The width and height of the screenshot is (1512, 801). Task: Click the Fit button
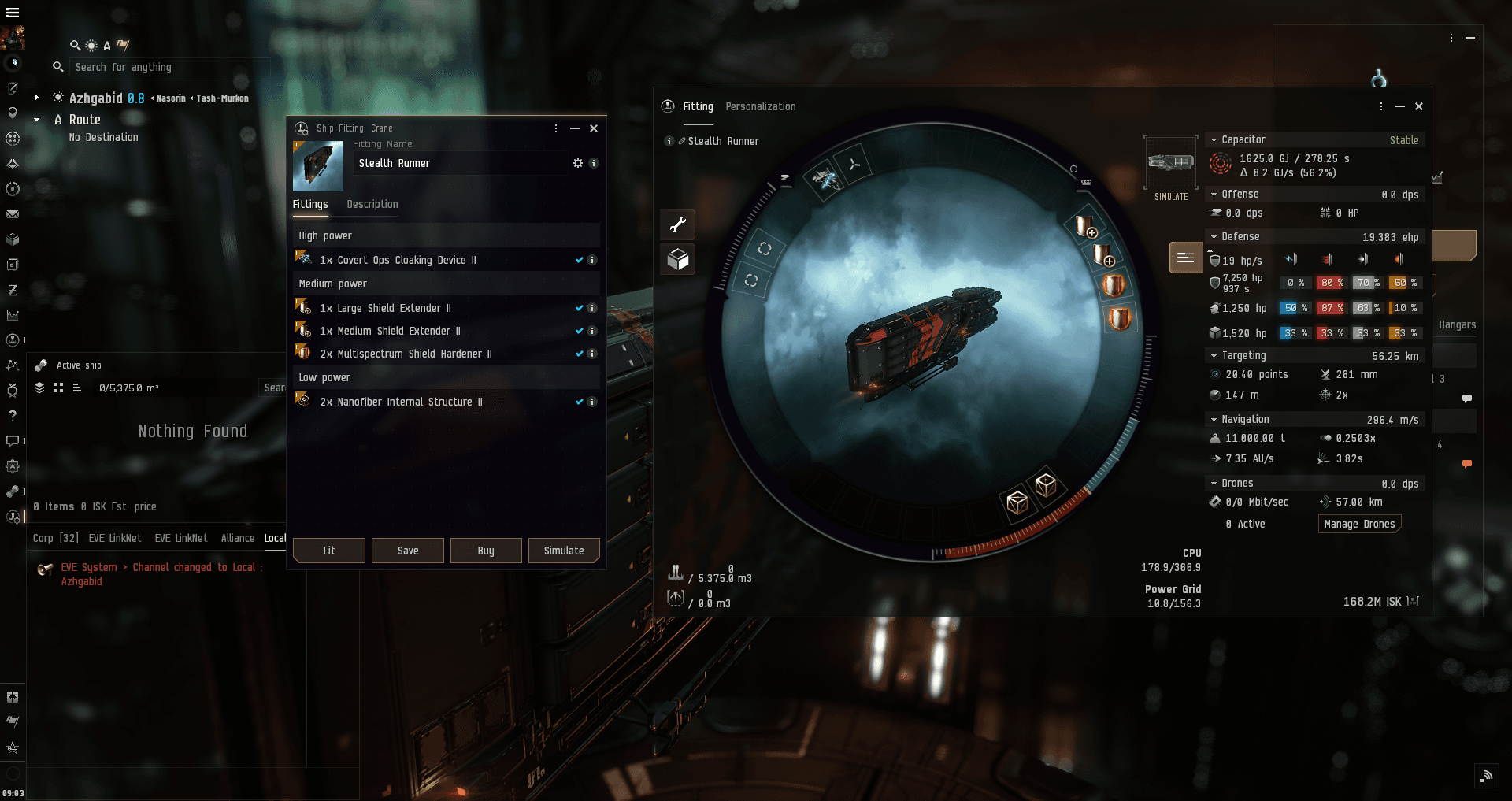(328, 551)
